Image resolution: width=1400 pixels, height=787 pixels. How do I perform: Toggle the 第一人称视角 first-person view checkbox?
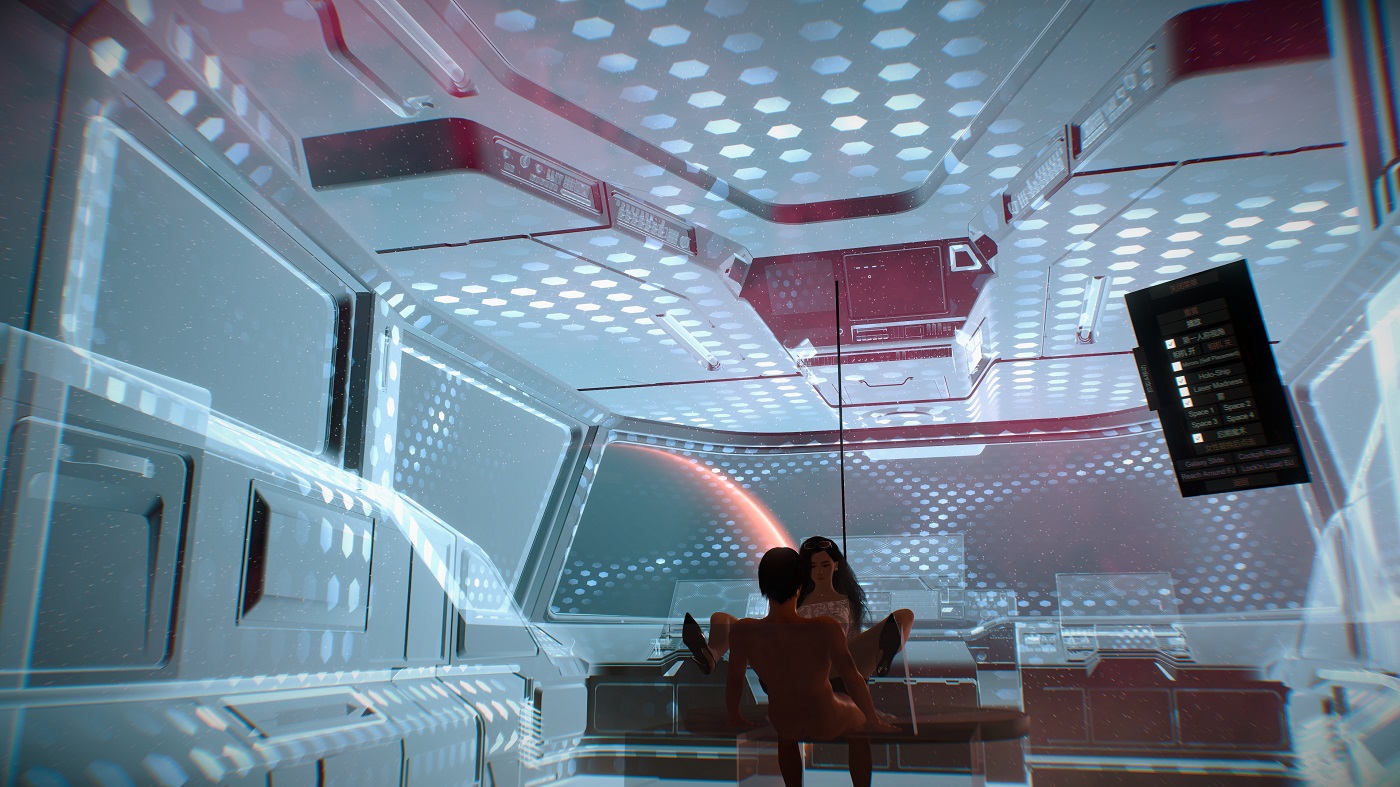[1170, 343]
